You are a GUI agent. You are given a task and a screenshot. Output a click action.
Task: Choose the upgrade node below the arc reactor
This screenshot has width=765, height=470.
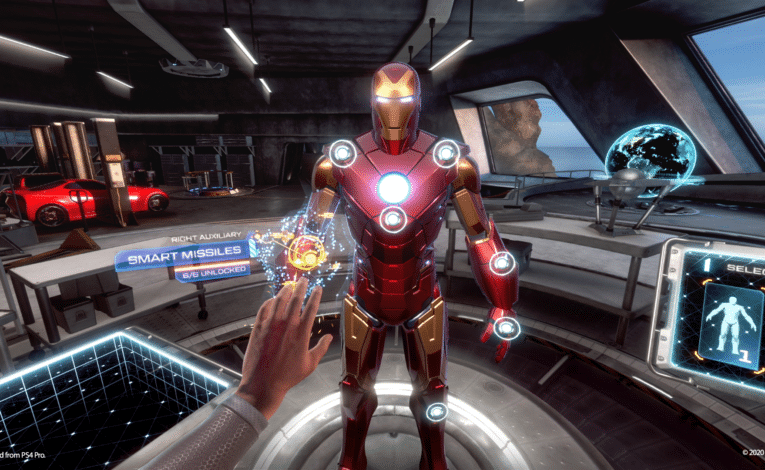click(393, 219)
